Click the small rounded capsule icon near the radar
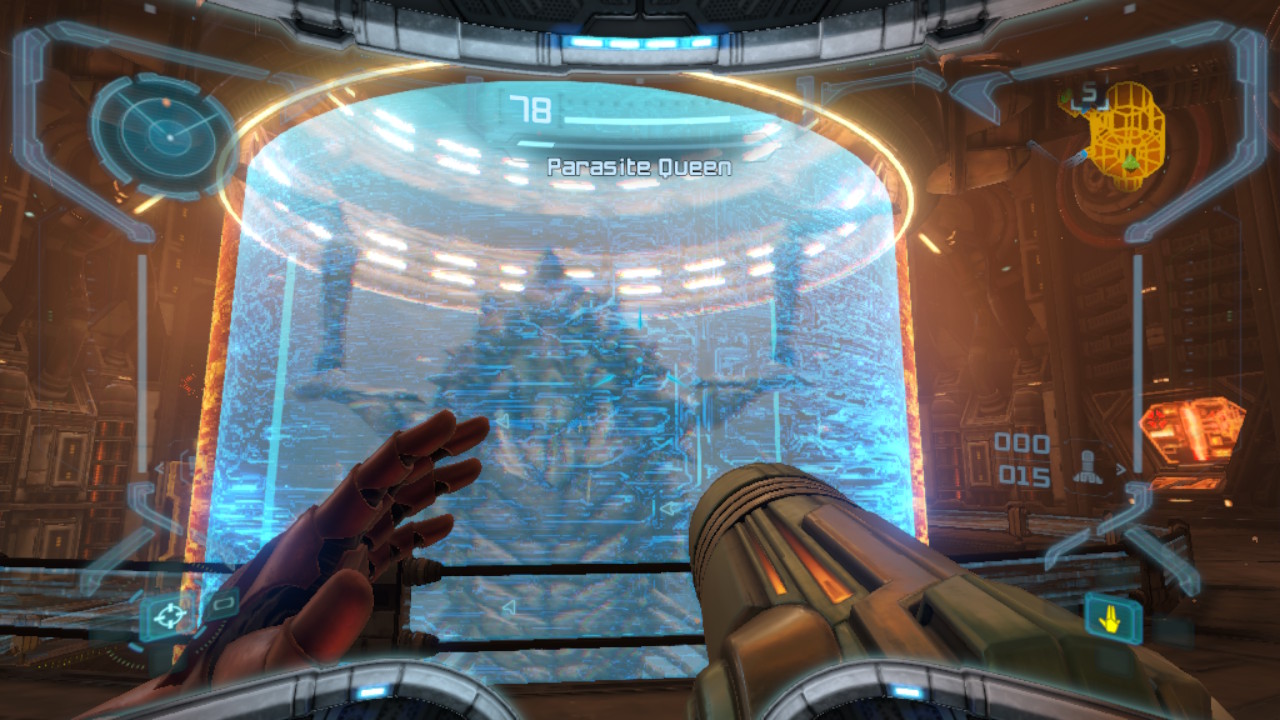 (223, 604)
